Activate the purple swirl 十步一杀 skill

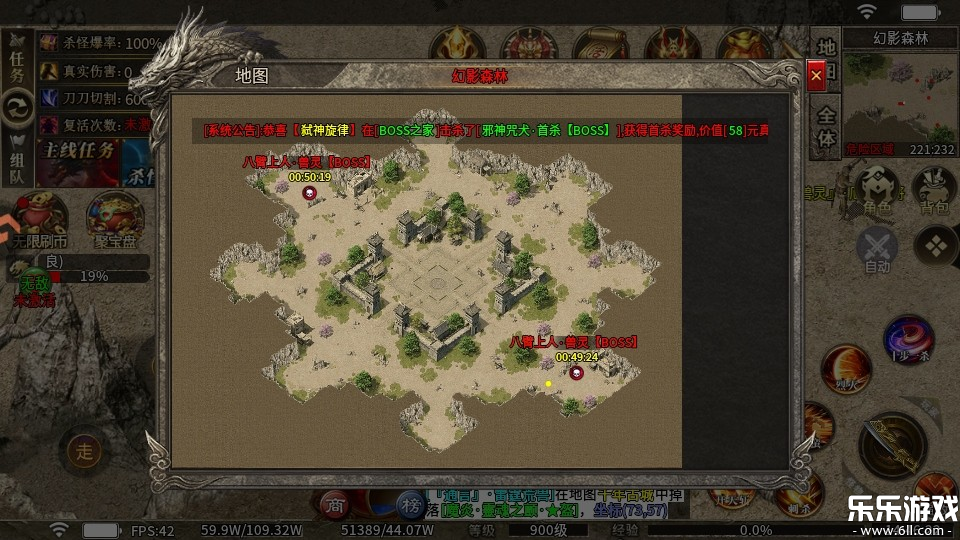[x=909, y=340]
